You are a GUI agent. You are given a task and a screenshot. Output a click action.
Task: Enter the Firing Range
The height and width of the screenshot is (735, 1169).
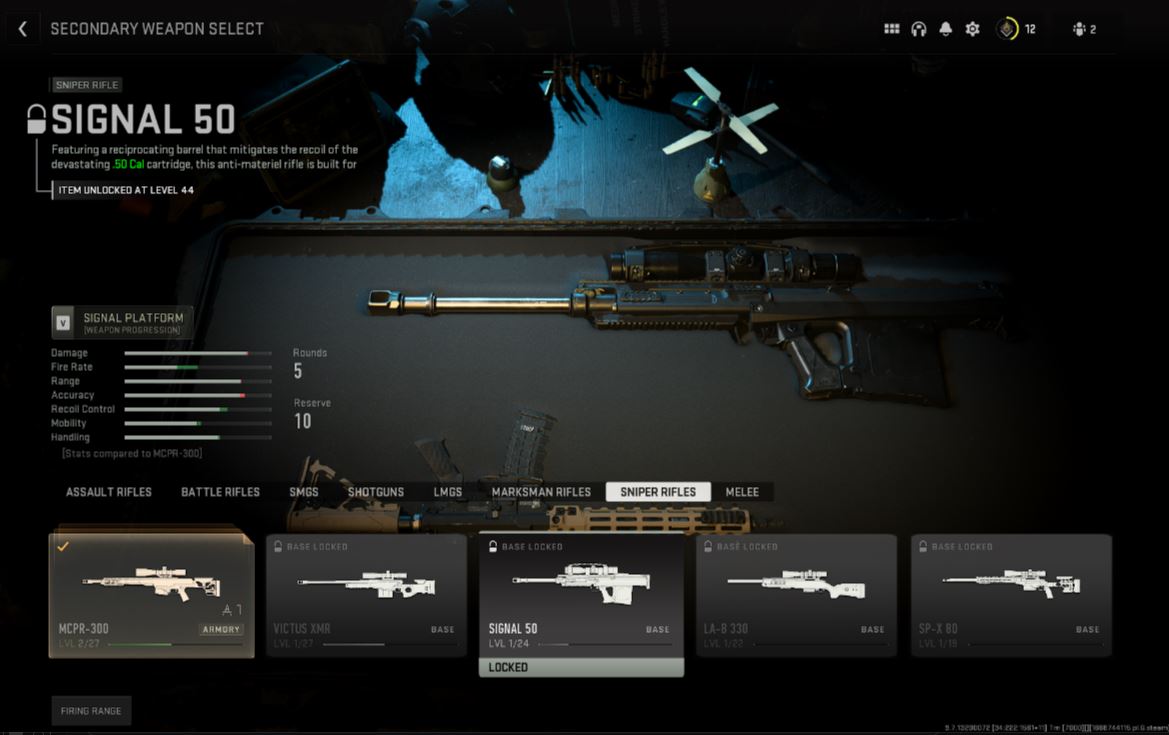(91, 711)
